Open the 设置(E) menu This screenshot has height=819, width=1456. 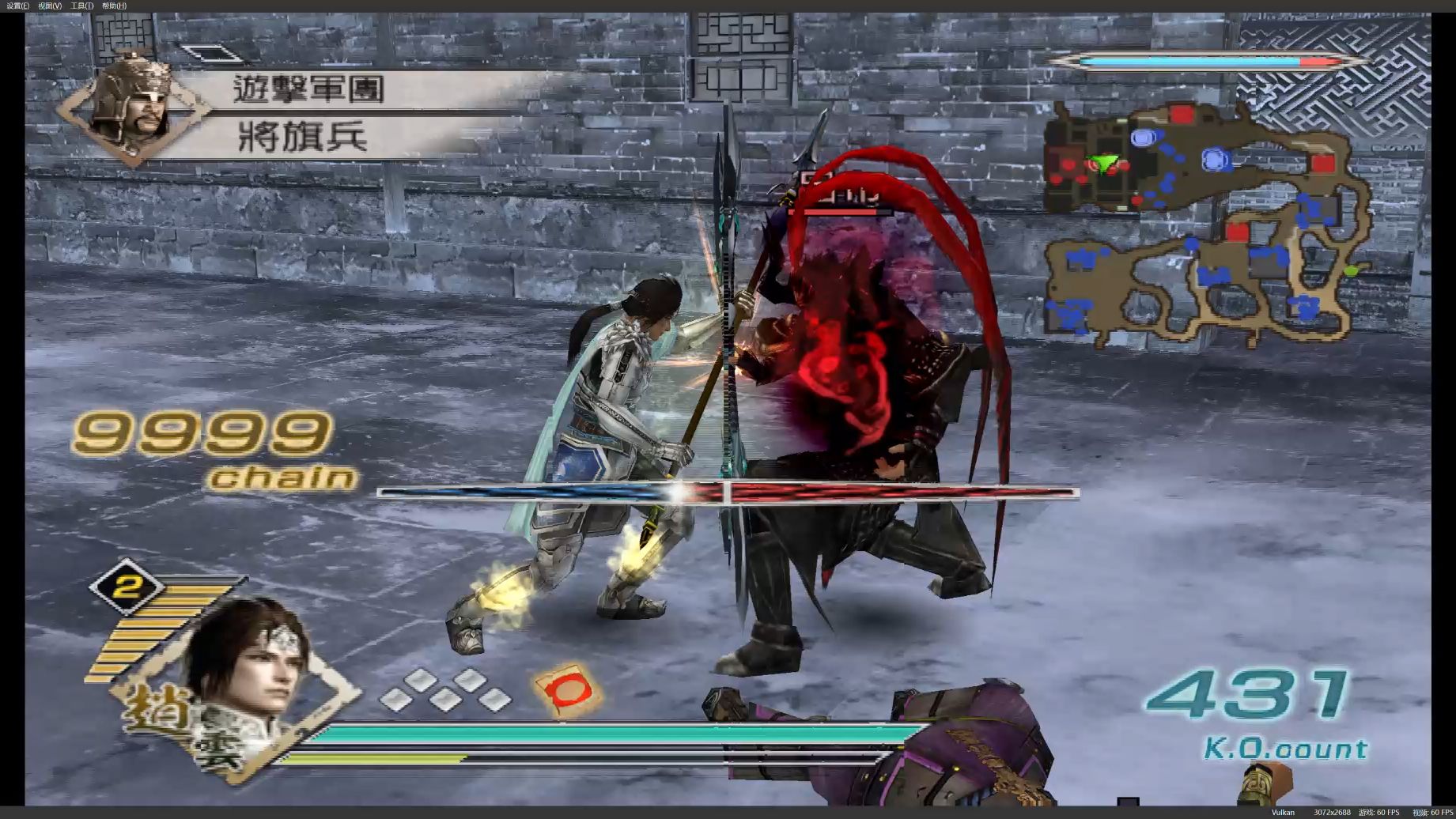coord(17,6)
